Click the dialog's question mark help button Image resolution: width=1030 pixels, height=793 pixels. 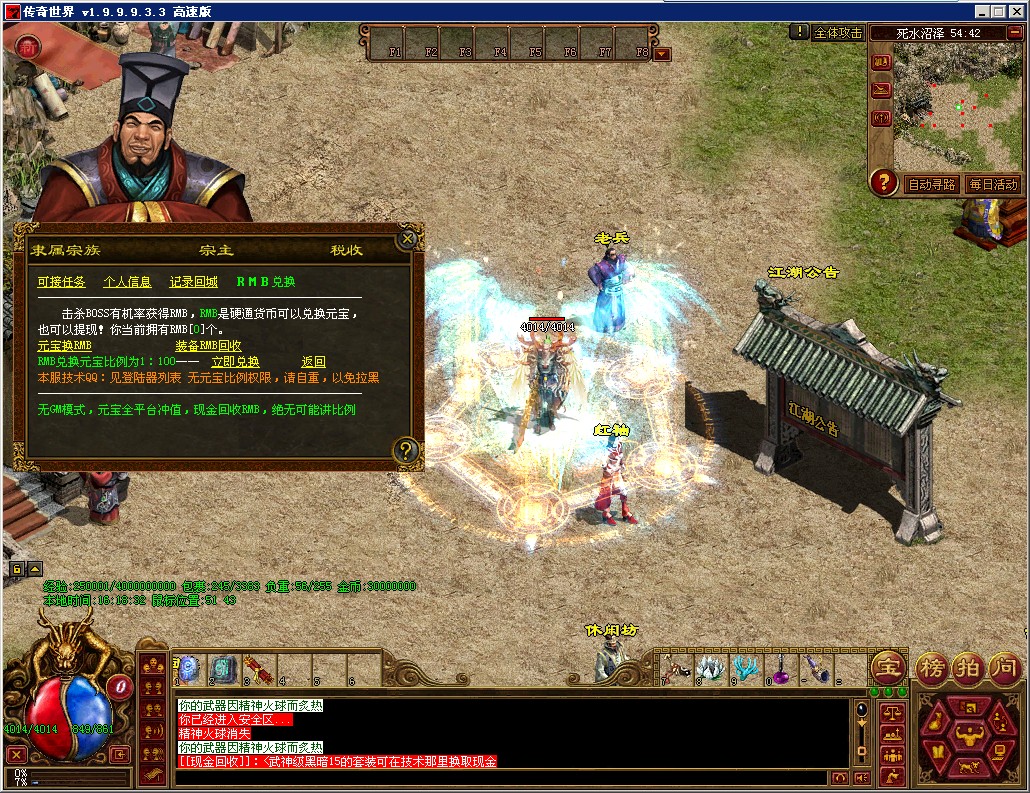(405, 449)
